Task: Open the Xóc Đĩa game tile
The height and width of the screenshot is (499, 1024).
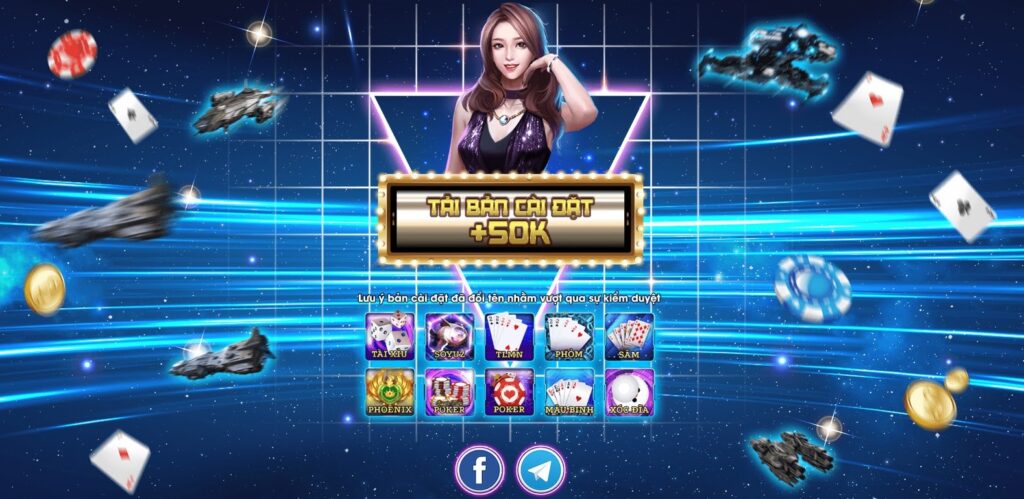Action: 629,392
